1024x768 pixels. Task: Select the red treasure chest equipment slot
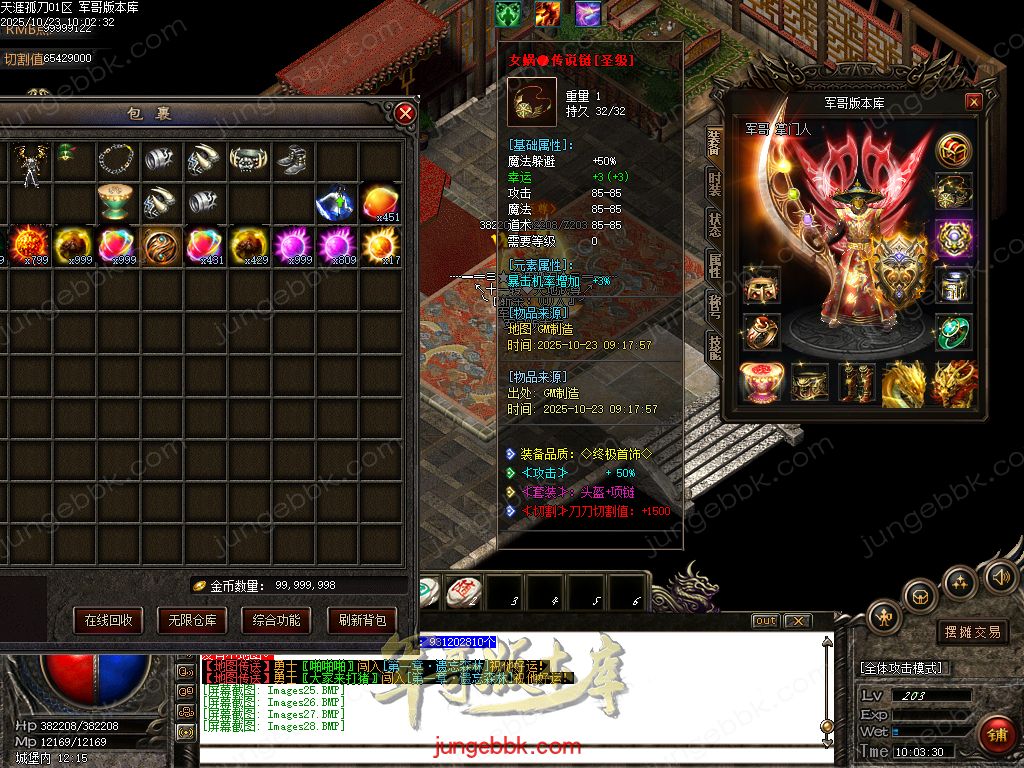click(760, 383)
